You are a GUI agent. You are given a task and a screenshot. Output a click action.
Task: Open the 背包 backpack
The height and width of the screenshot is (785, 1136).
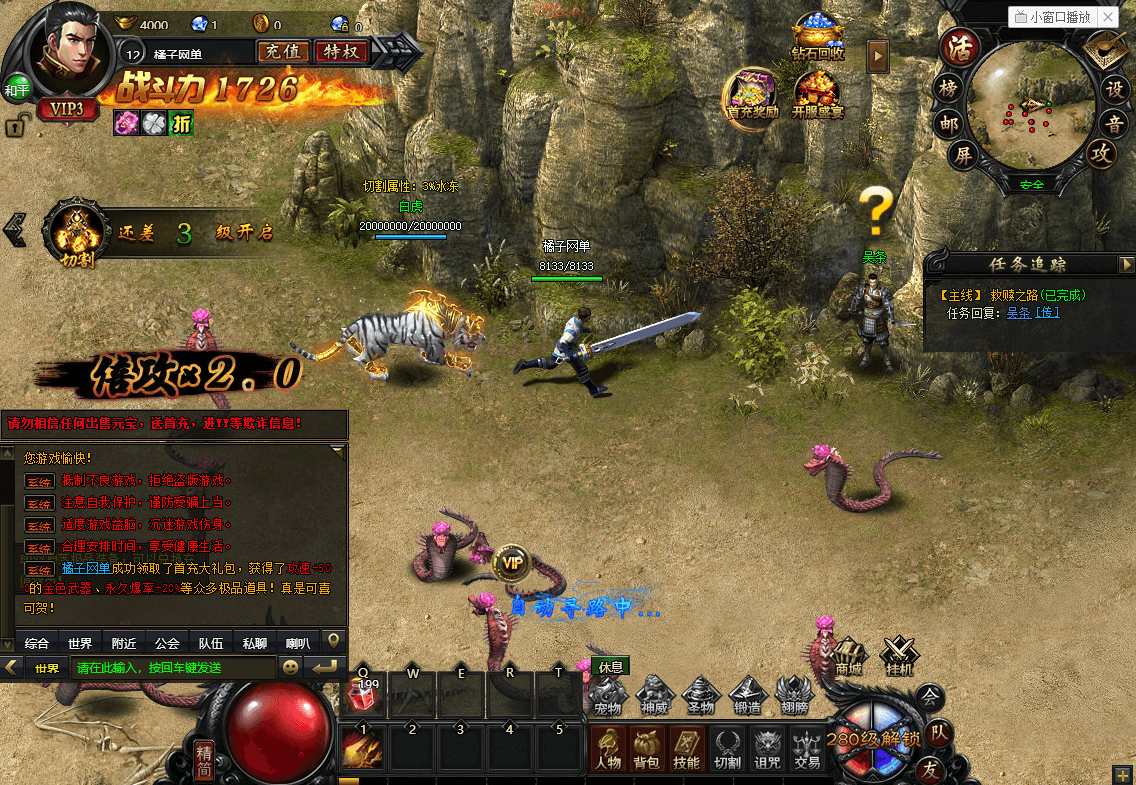[x=647, y=749]
